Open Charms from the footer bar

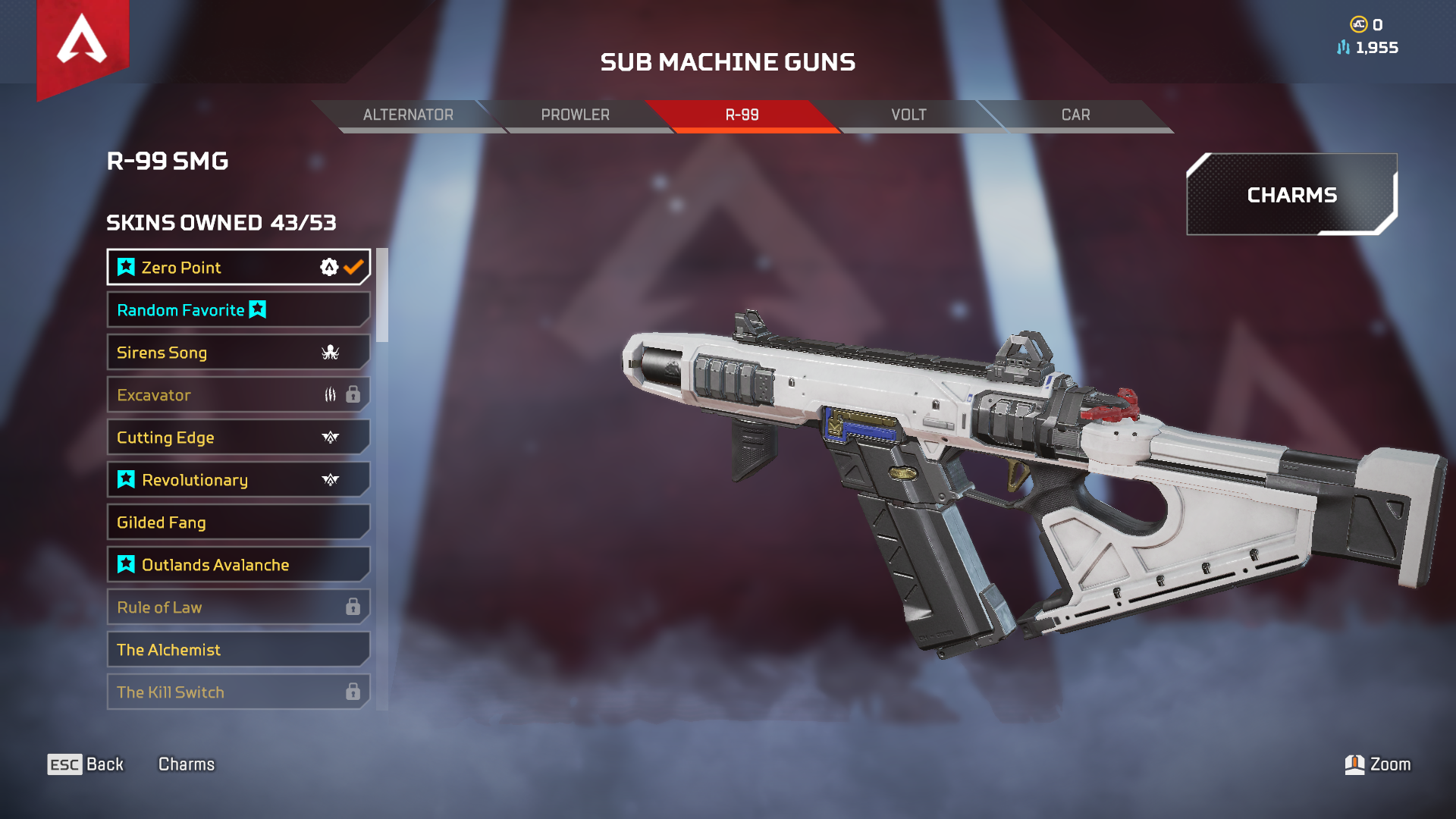pyautogui.click(x=187, y=764)
